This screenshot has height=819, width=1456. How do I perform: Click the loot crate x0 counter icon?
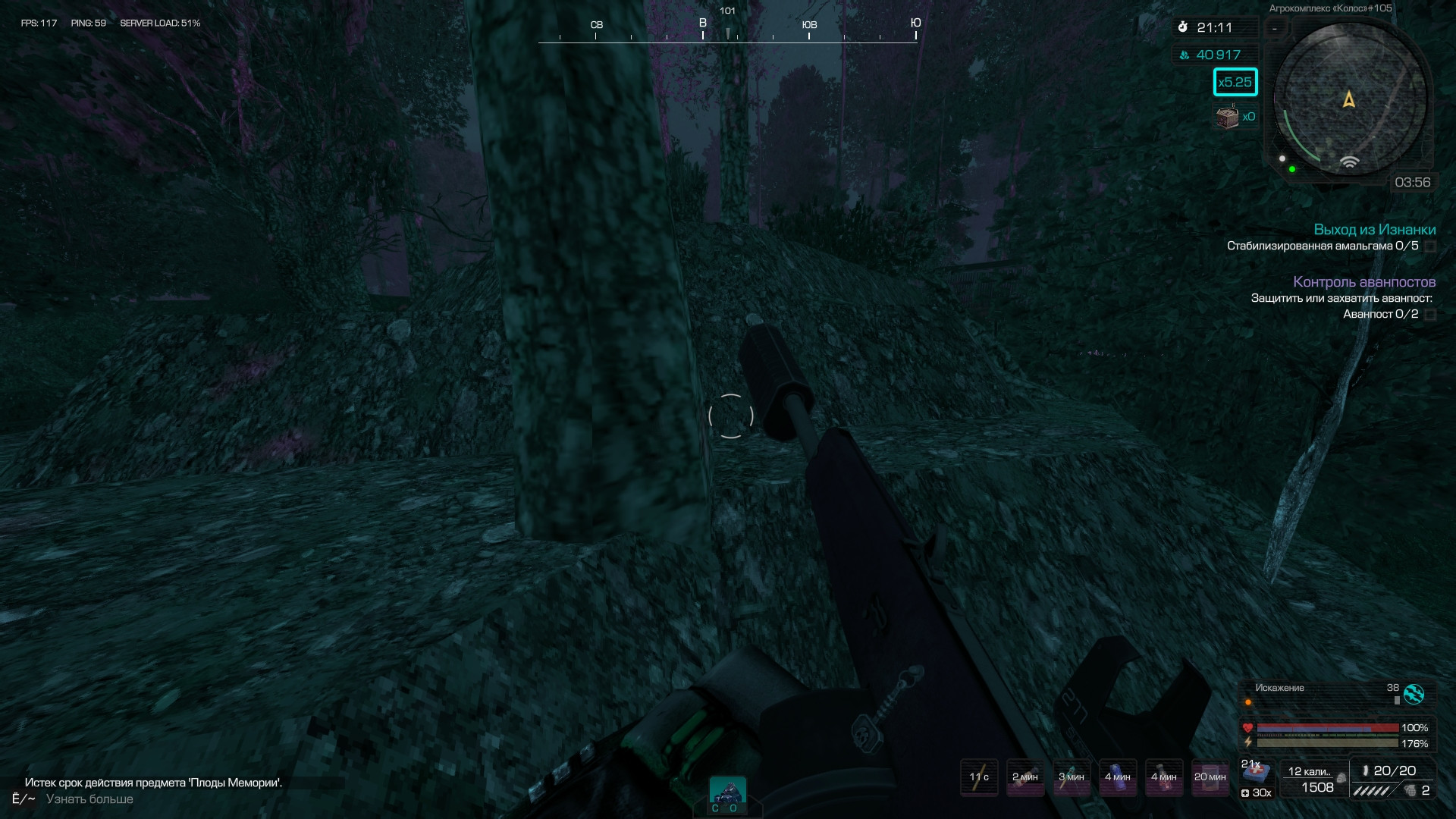click(x=1227, y=117)
